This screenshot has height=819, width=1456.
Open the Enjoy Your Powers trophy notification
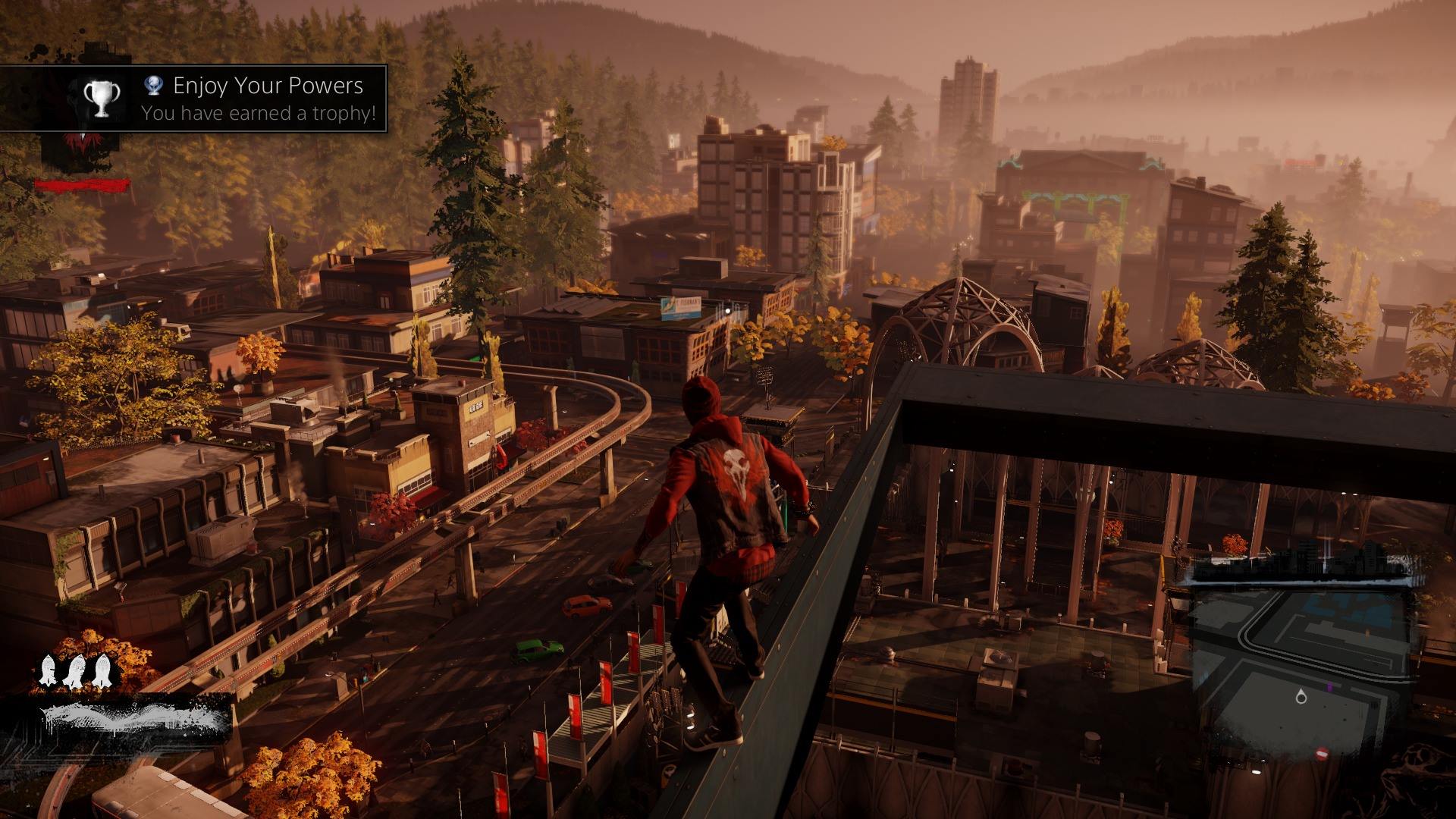pyautogui.click(x=258, y=99)
